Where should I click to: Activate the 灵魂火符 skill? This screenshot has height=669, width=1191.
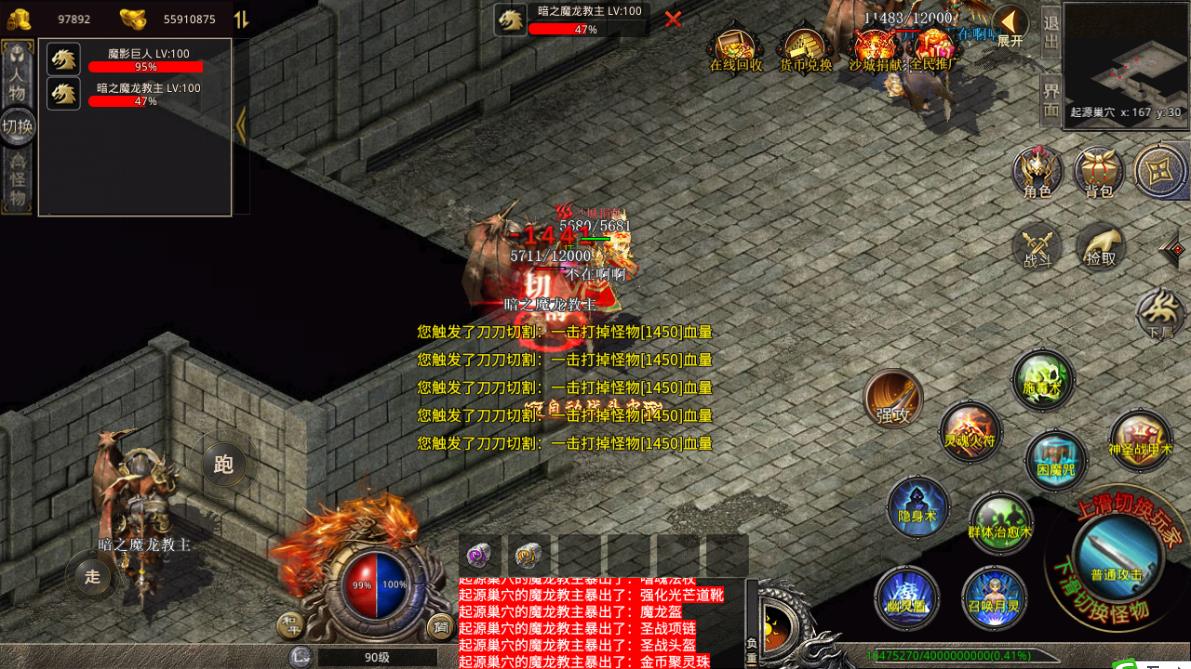[x=969, y=431]
